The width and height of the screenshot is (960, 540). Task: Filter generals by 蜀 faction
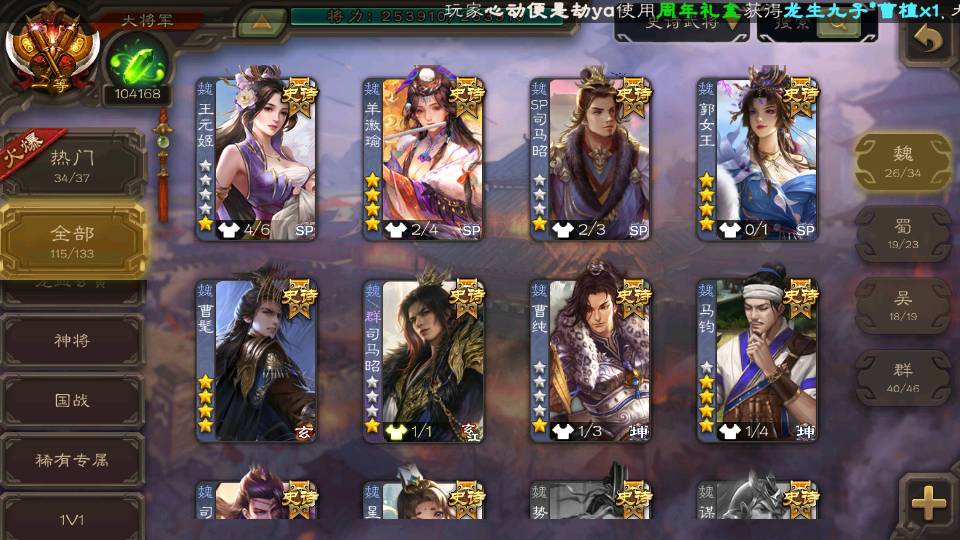point(902,234)
